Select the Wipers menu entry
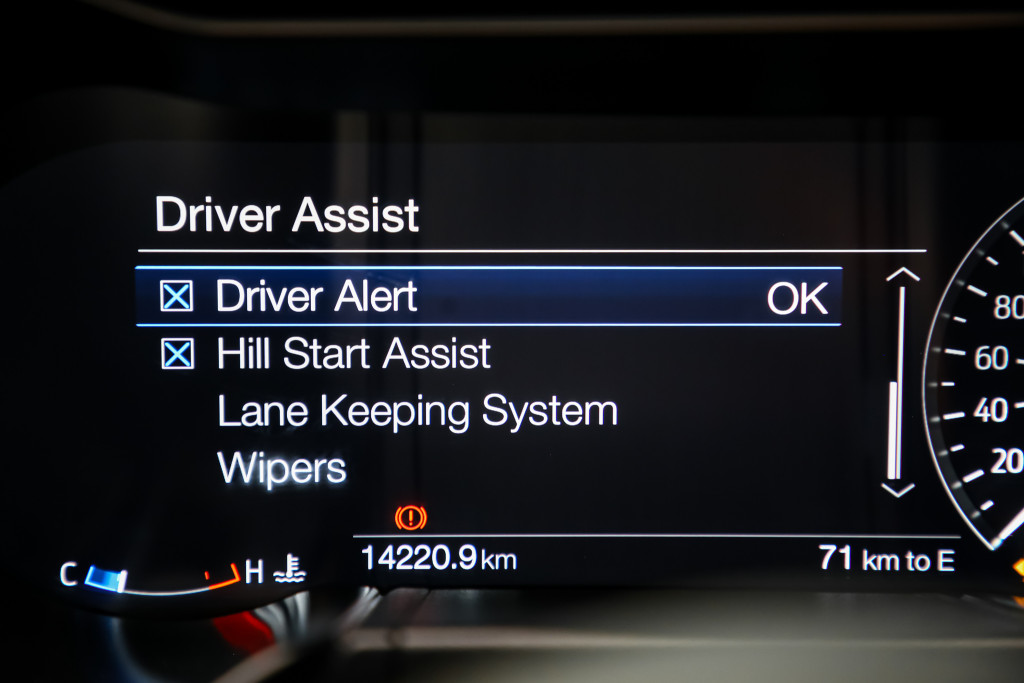This screenshot has height=683, width=1024. coord(281,467)
